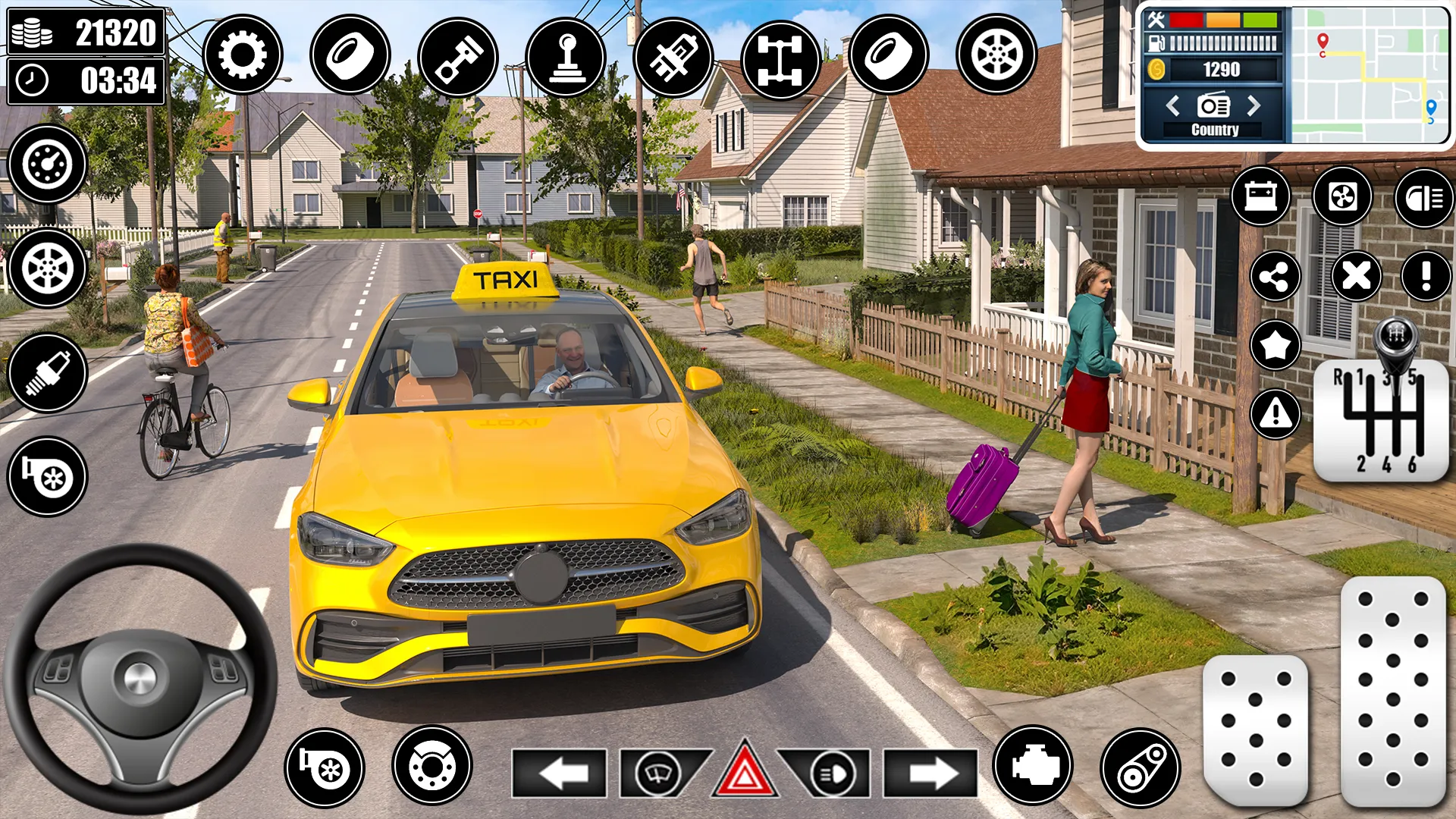Open the chassis drivetrain icon

(780, 57)
